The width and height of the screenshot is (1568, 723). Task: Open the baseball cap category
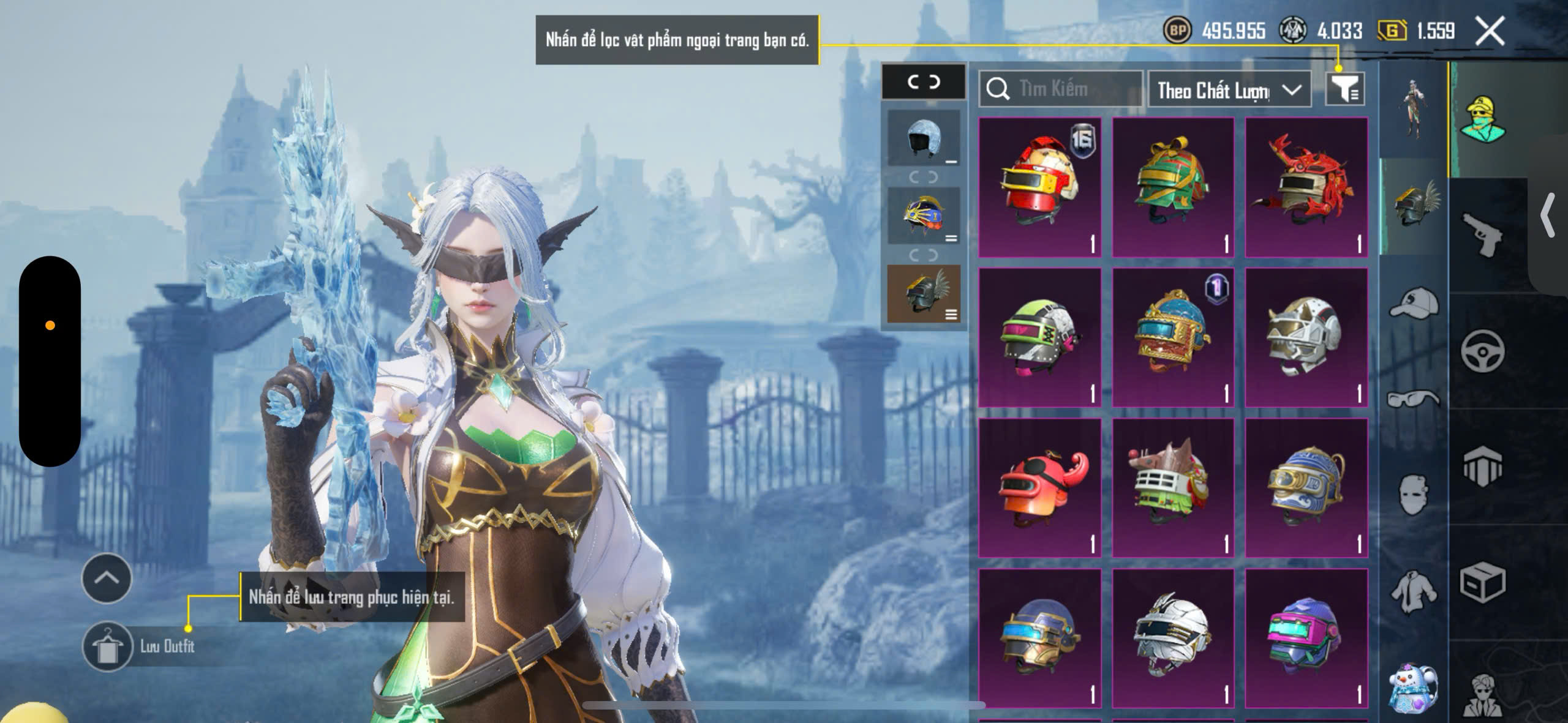[1413, 304]
